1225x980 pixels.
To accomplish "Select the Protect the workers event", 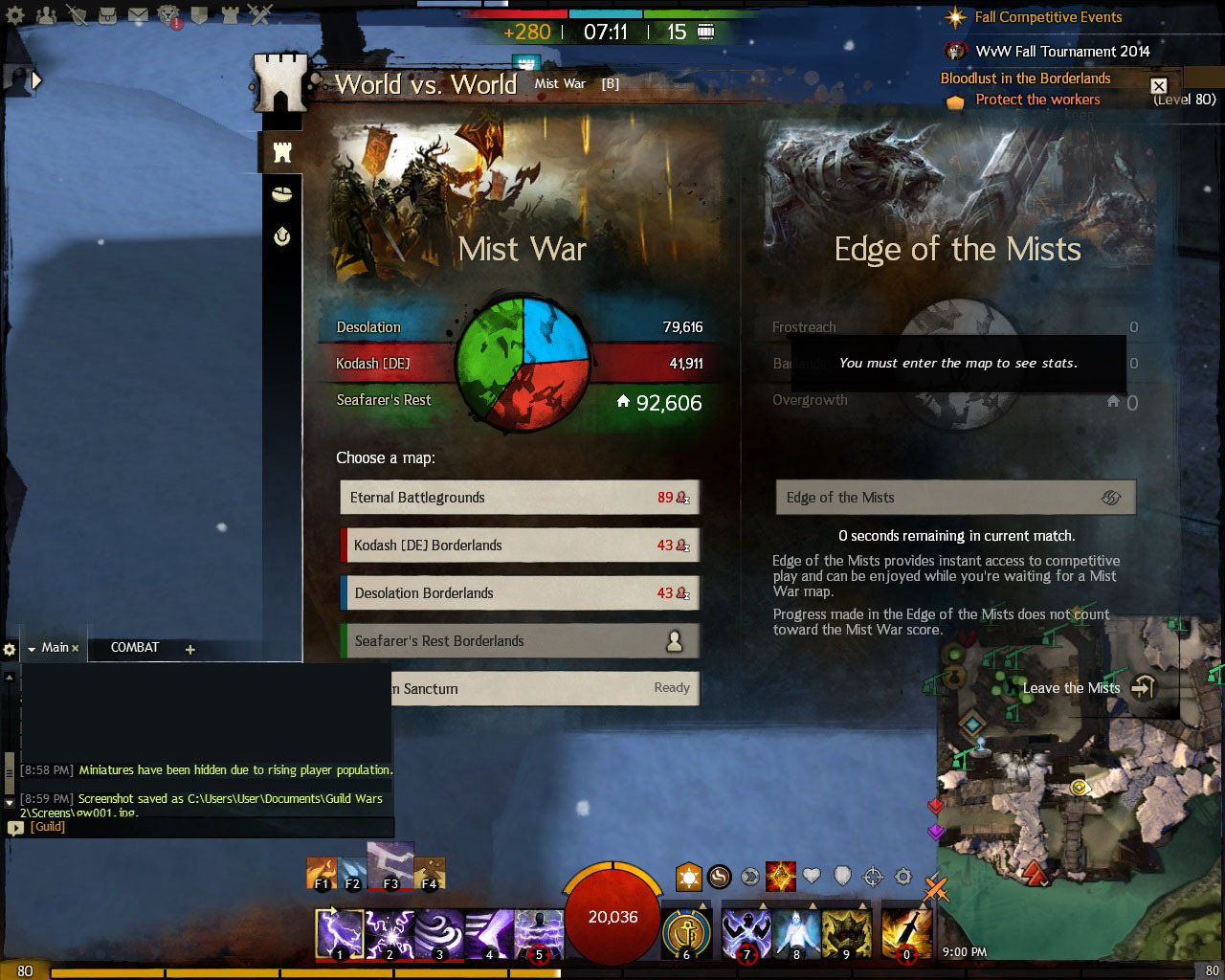I will 1037,100.
